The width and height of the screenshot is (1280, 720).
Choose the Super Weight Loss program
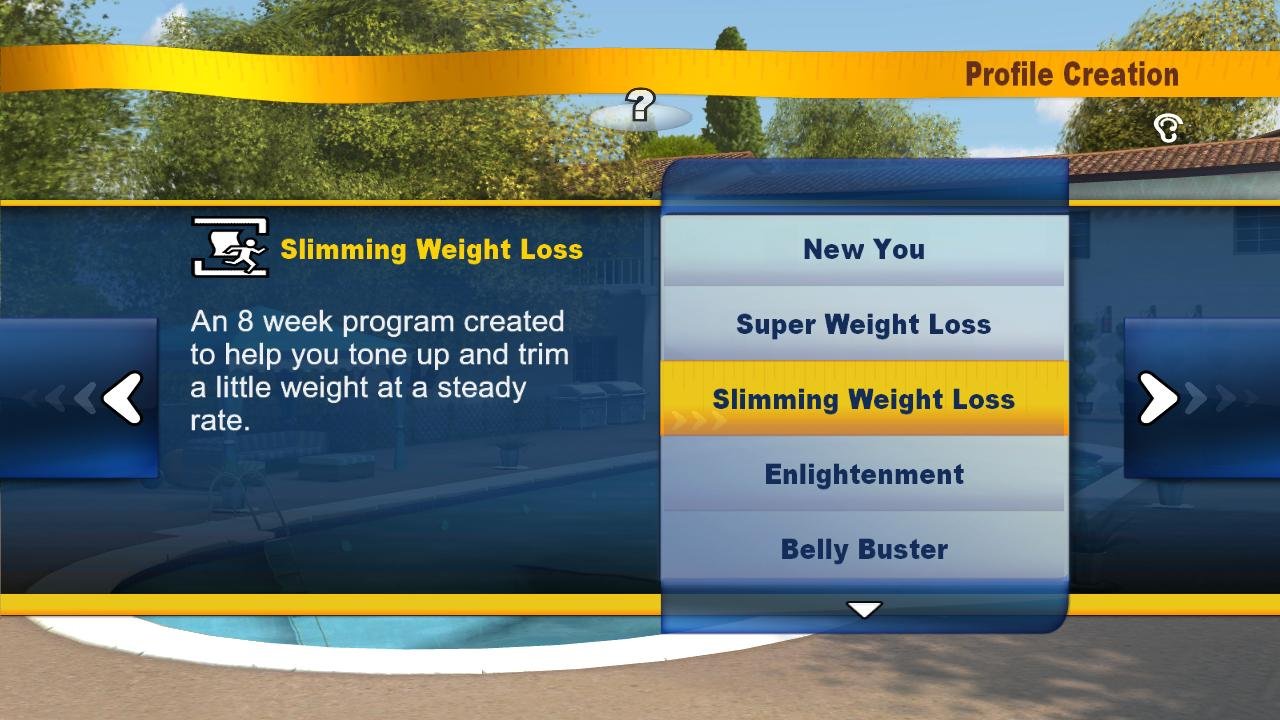863,324
